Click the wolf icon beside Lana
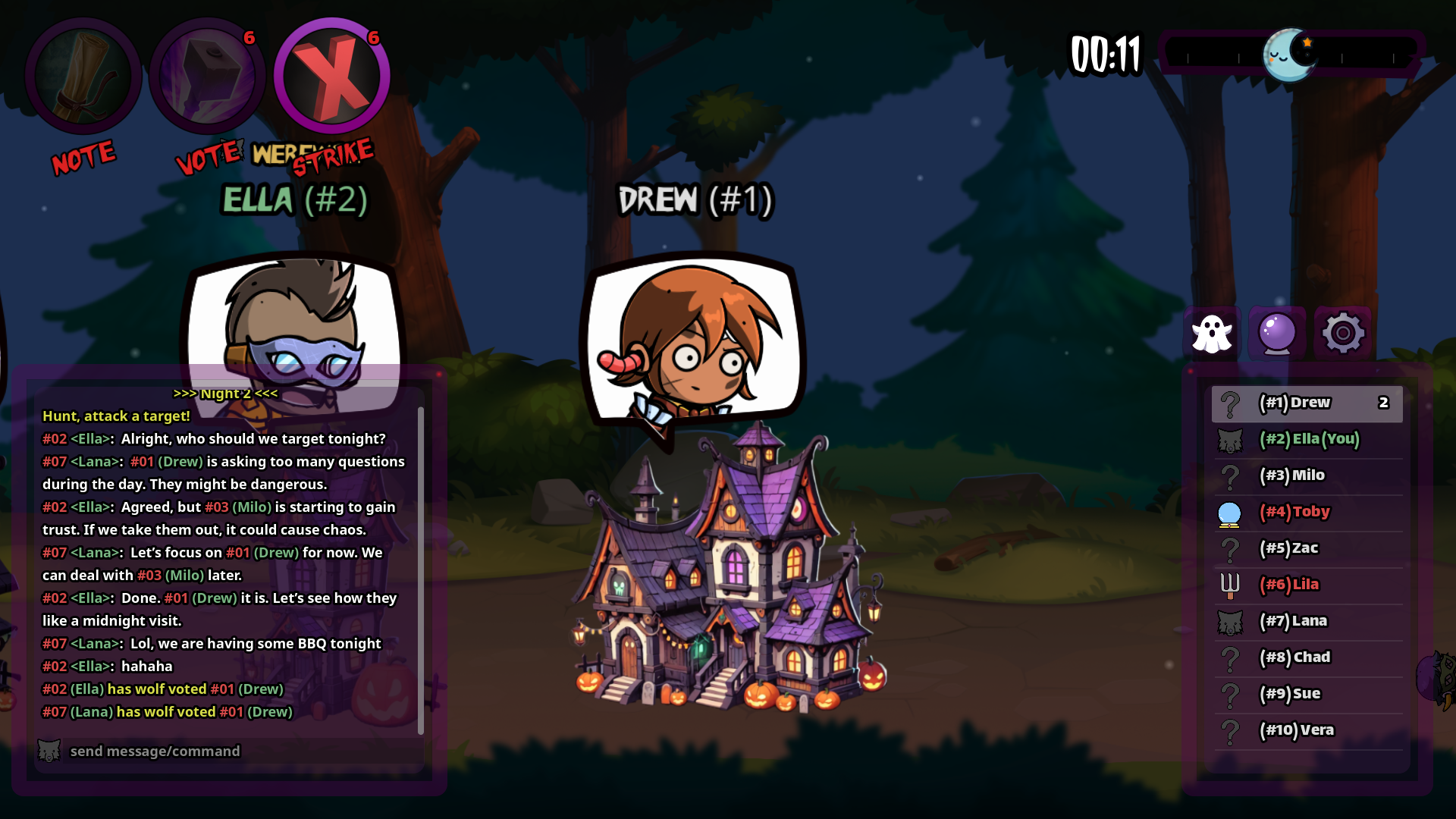 tap(1230, 620)
